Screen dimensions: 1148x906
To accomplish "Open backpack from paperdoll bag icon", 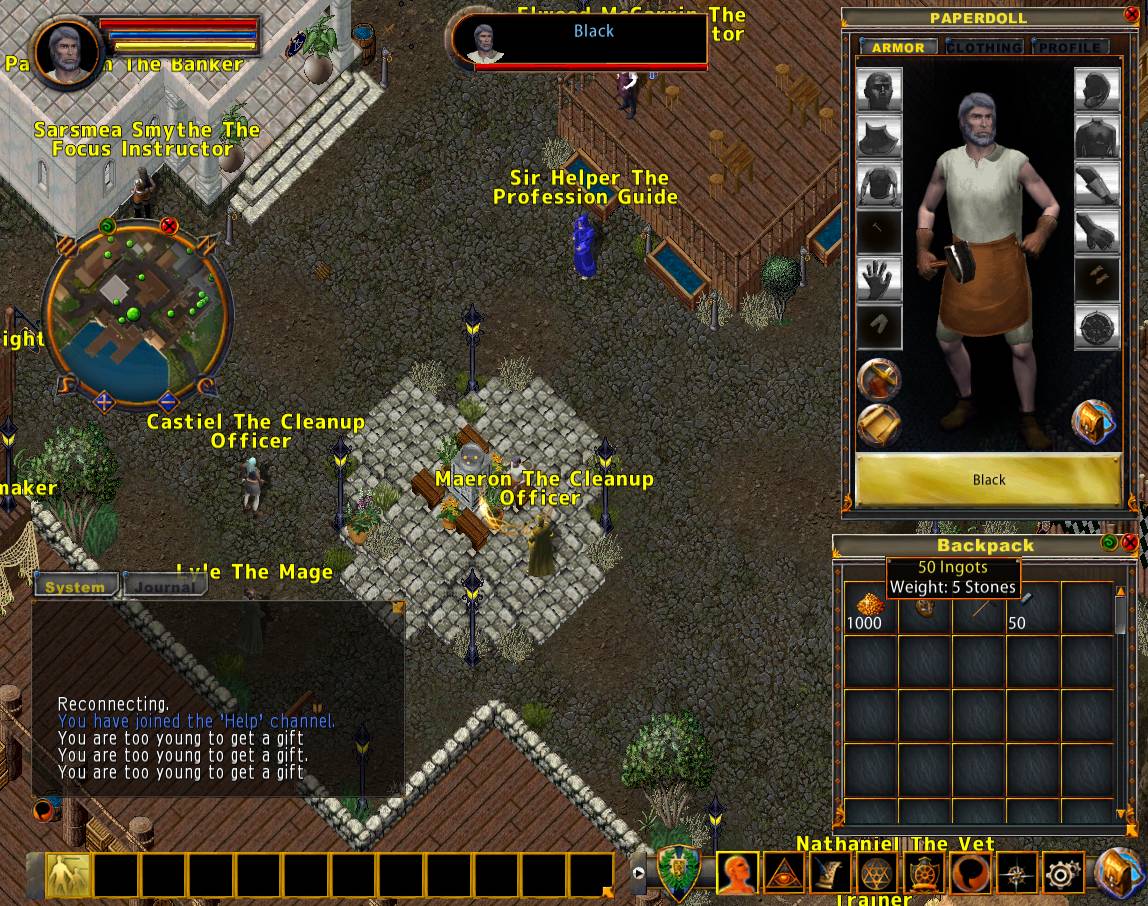I will pyautogui.click(x=1094, y=422).
